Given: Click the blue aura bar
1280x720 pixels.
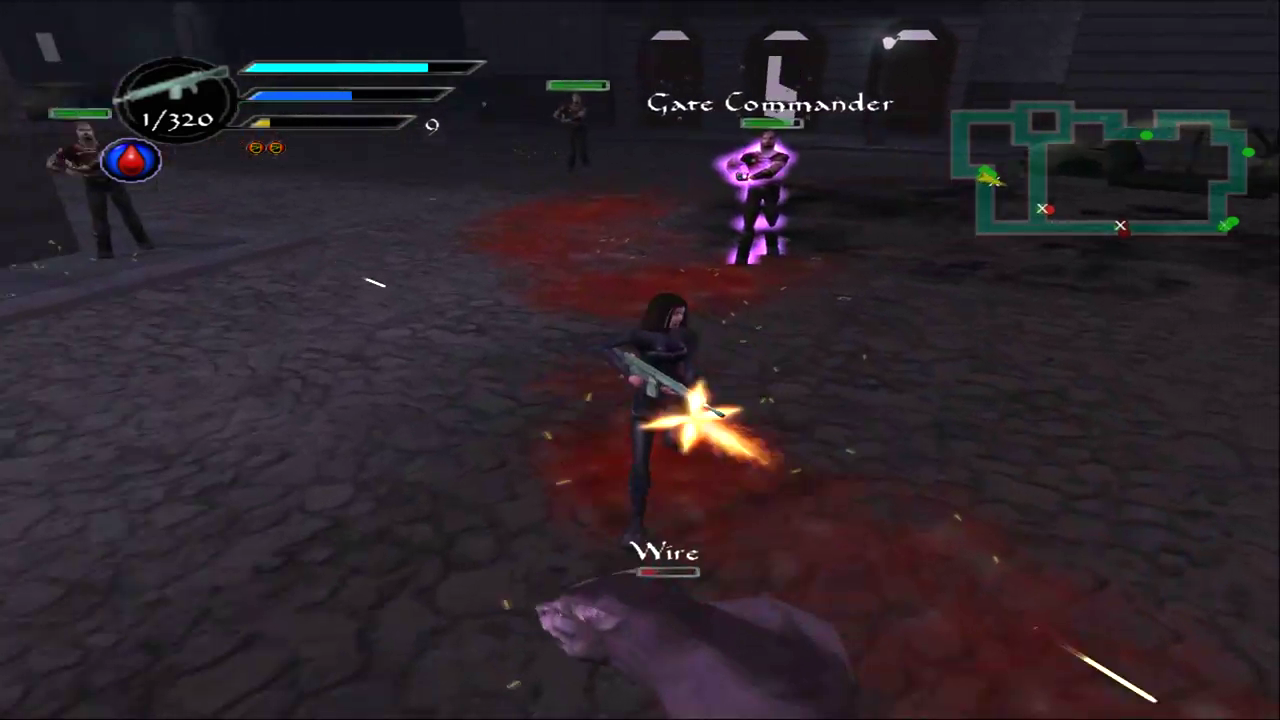Looking at the screenshot, I should [x=300, y=95].
